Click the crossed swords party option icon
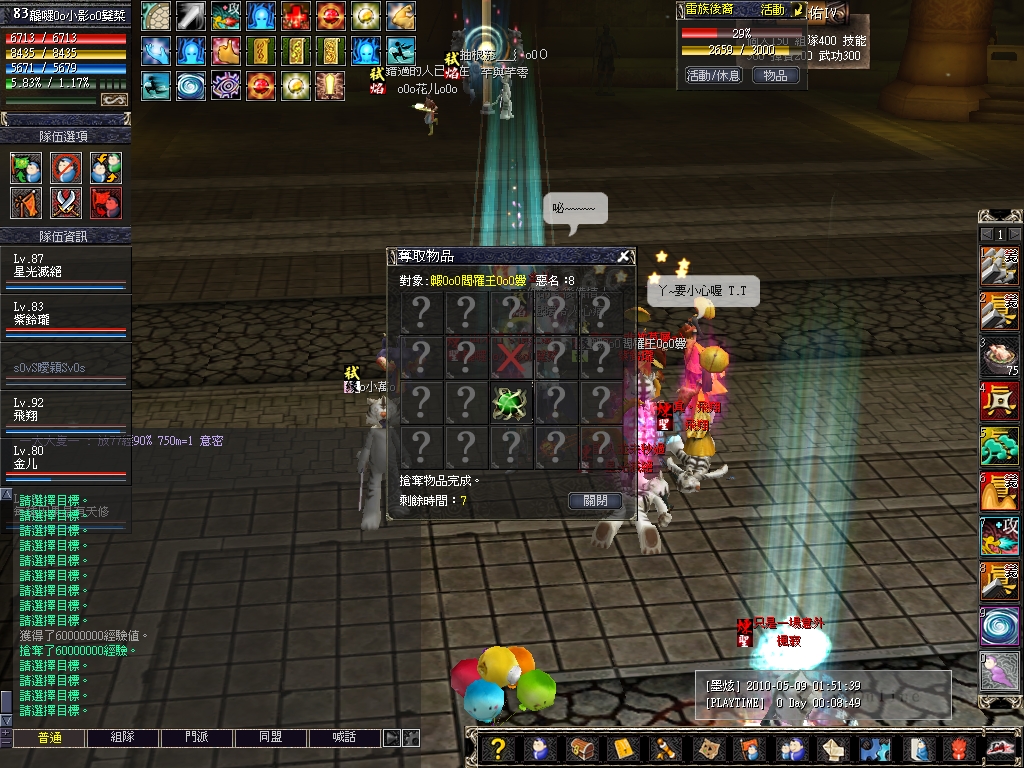 66,203
